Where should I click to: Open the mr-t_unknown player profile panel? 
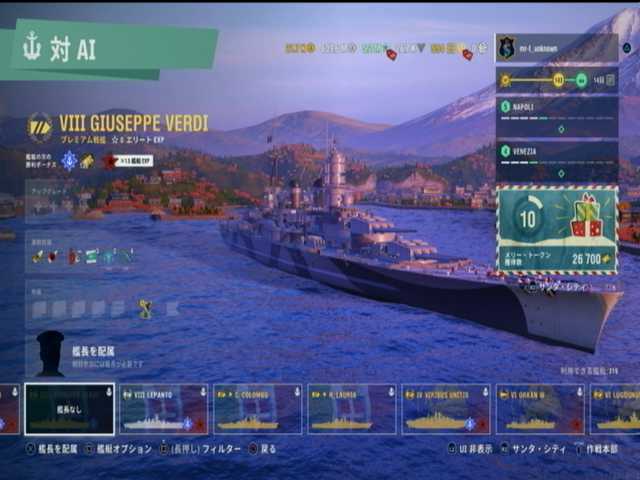556,48
